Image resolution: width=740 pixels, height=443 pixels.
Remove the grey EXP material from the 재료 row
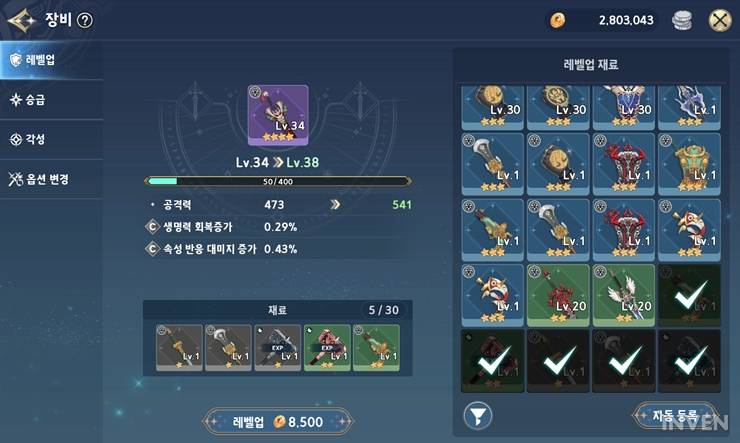277,347
